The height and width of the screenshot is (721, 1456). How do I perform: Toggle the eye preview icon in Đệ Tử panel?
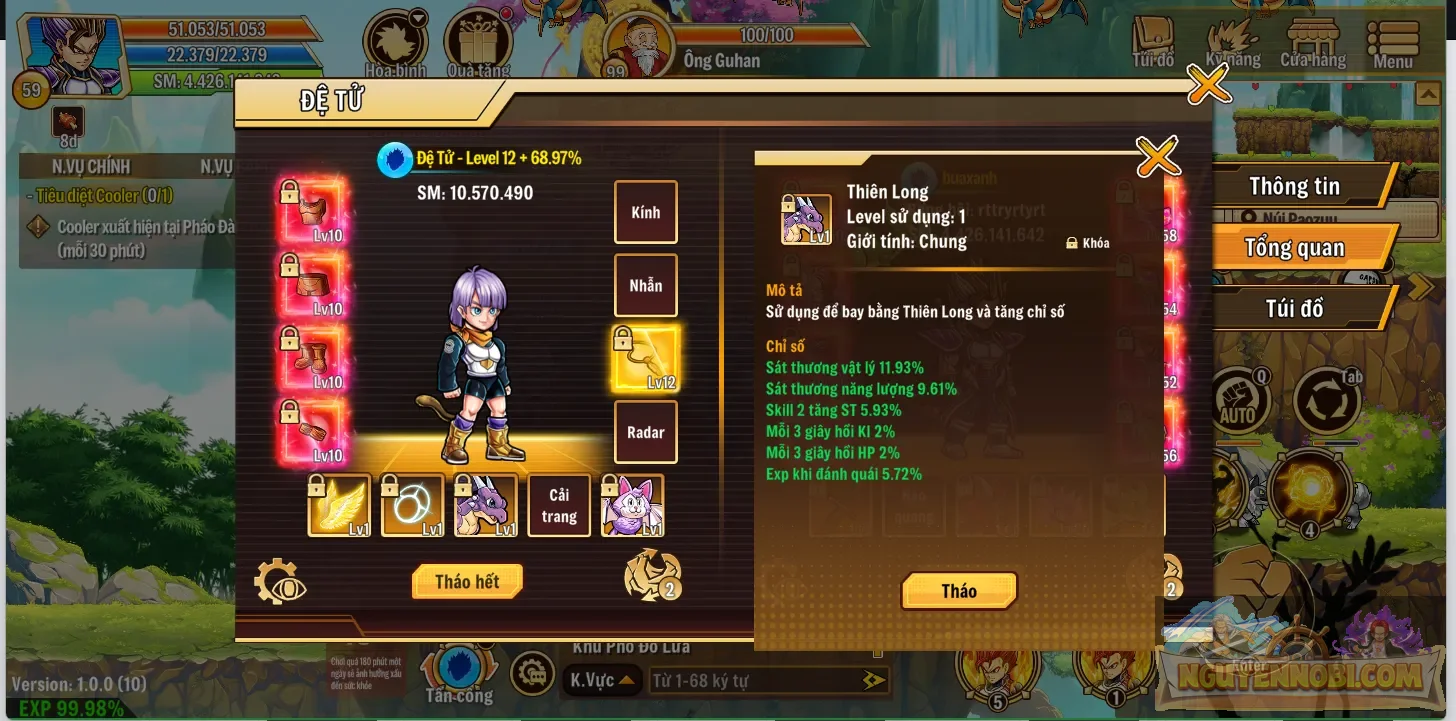(x=280, y=581)
